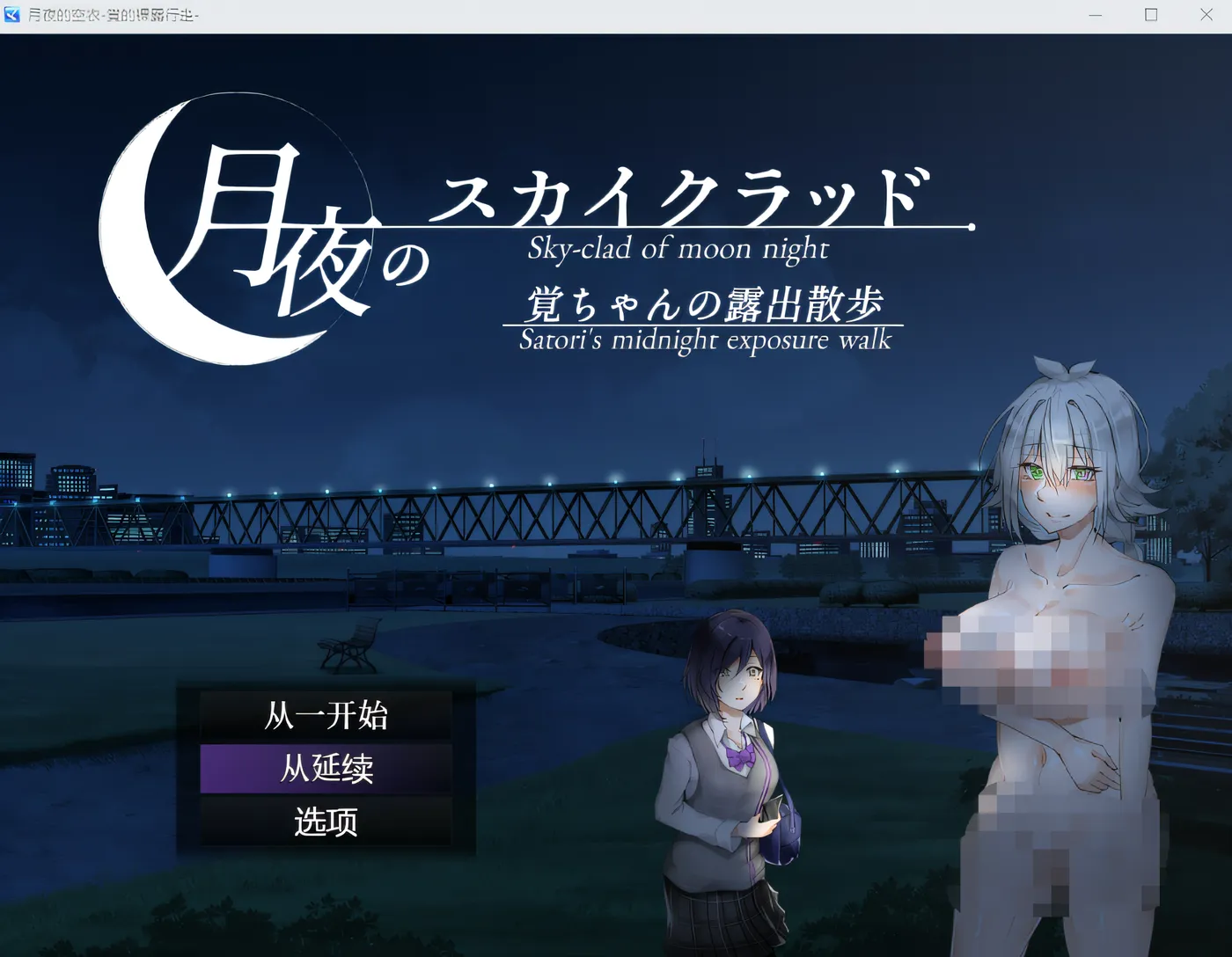Close the game window
The width and height of the screenshot is (1232, 957).
pyautogui.click(x=1206, y=15)
